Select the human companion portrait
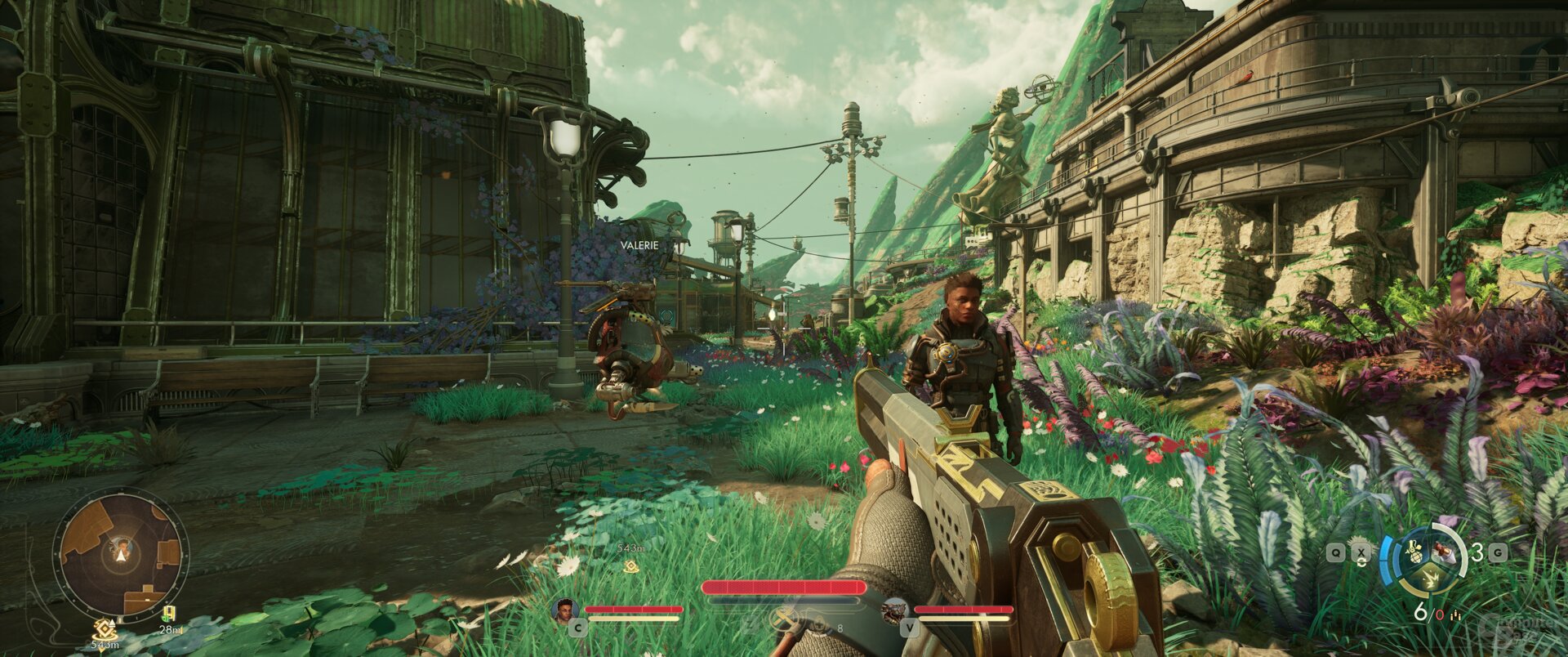Image resolution: width=1568 pixels, height=657 pixels. 564,610
